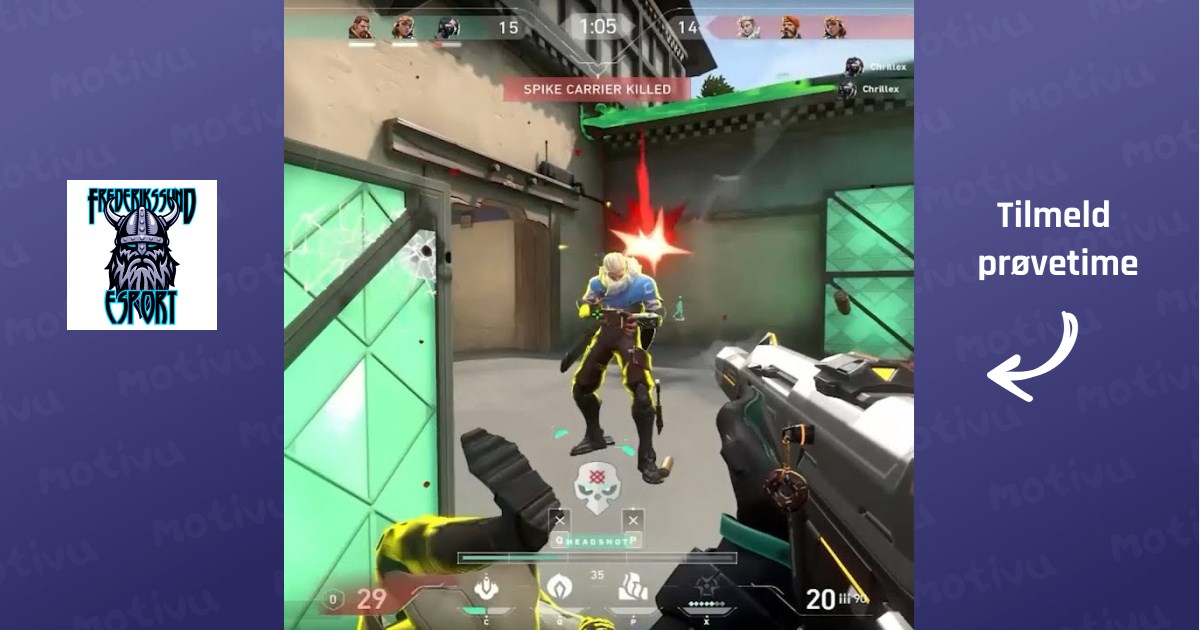Image resolution: width=1200 pixels, height=630 pixels.
Task: Click the 'Tilmeld prøvetime' sign-up text
Action: click(1057, 240)
